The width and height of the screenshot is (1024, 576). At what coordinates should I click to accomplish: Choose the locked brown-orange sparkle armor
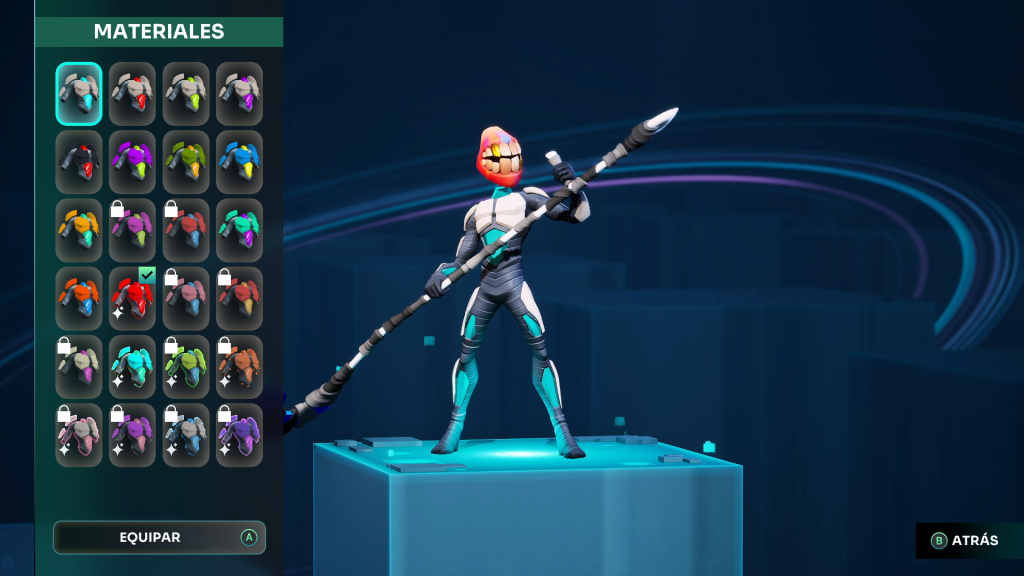240,366
